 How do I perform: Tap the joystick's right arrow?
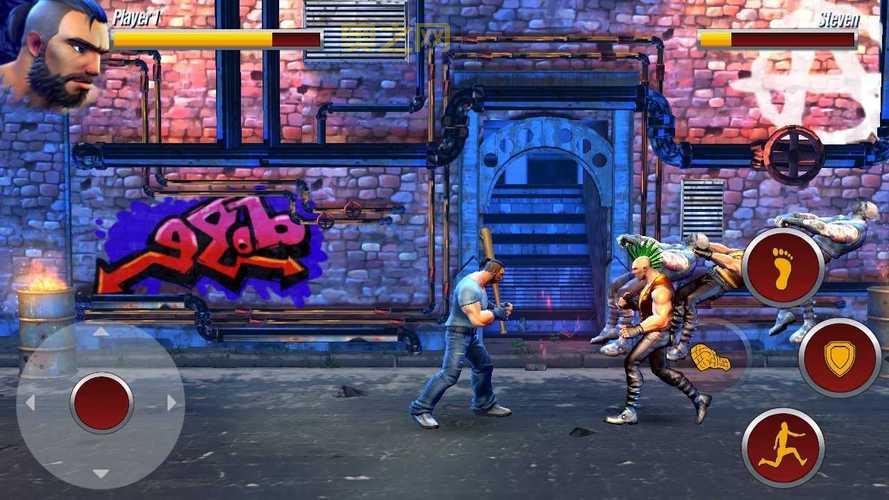tap(172, 403)
